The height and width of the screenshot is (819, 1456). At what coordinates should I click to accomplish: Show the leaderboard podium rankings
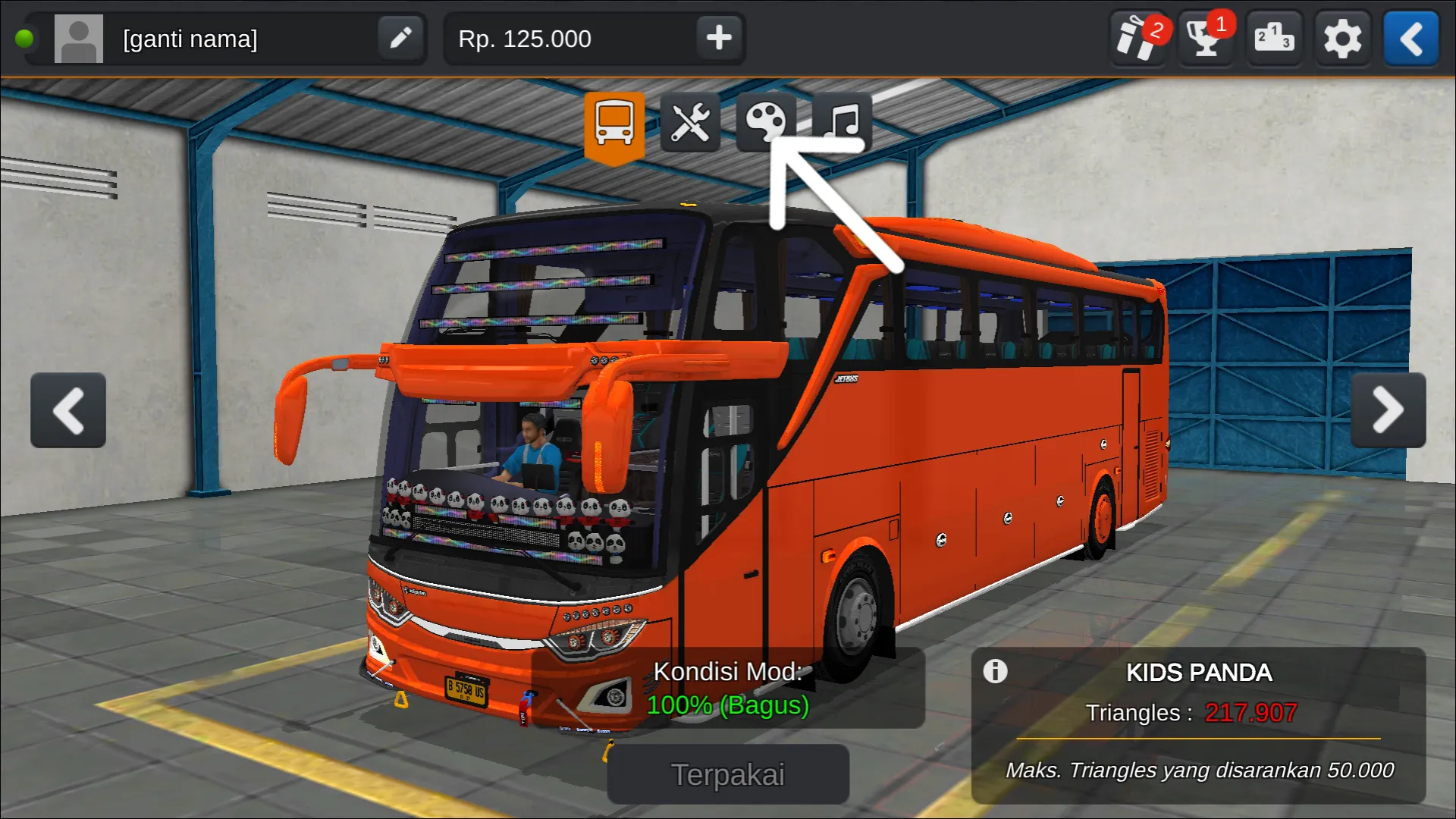[x=1273, y=38]
